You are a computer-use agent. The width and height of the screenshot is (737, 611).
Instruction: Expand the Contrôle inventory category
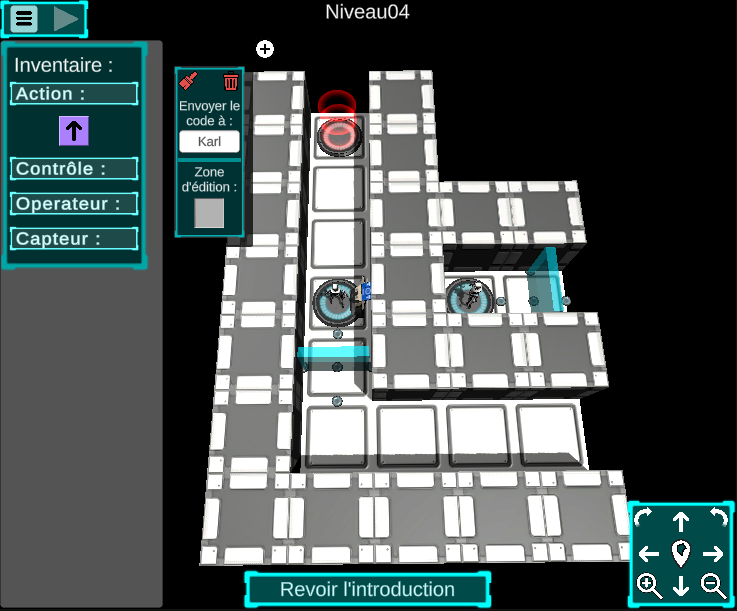tap(74, 169)
